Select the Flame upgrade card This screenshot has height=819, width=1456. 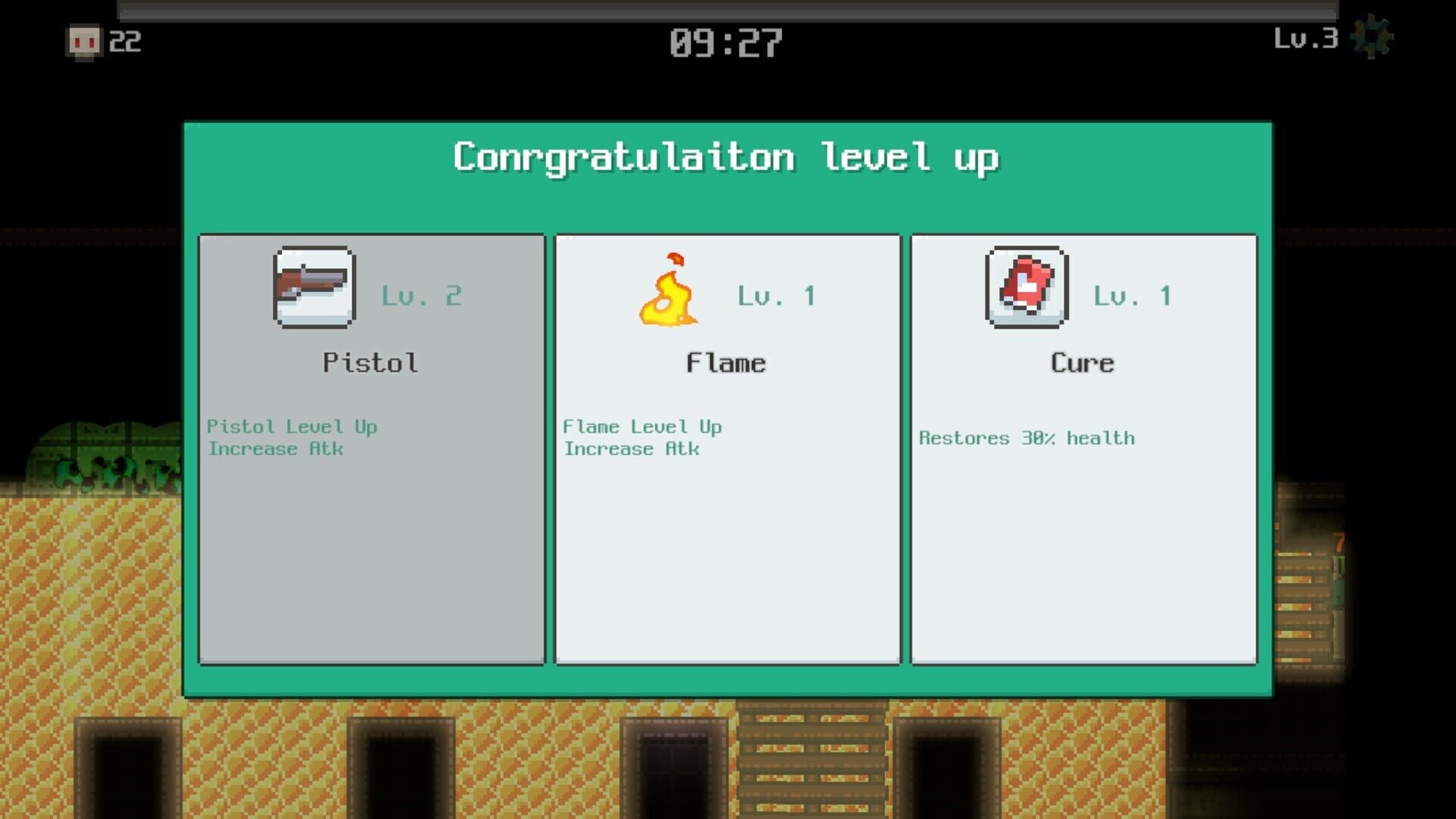727,449
